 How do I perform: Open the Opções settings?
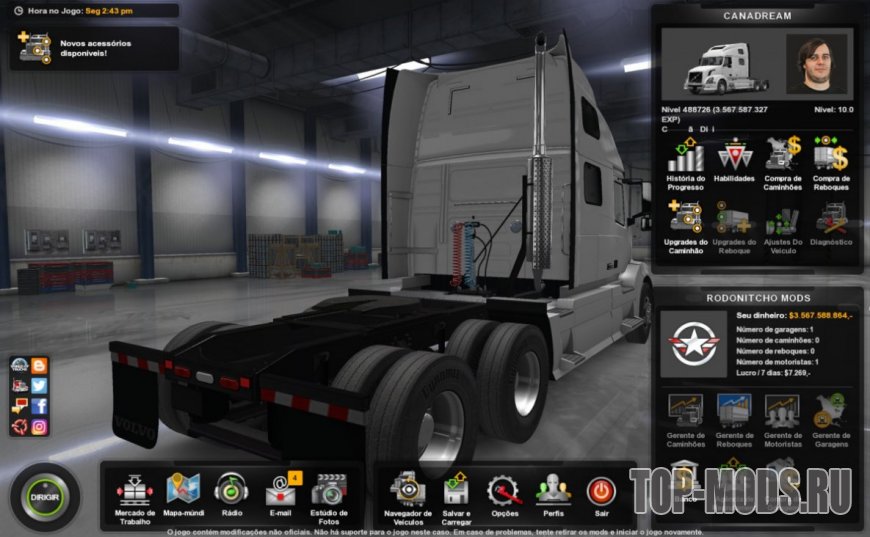(504, 494)
